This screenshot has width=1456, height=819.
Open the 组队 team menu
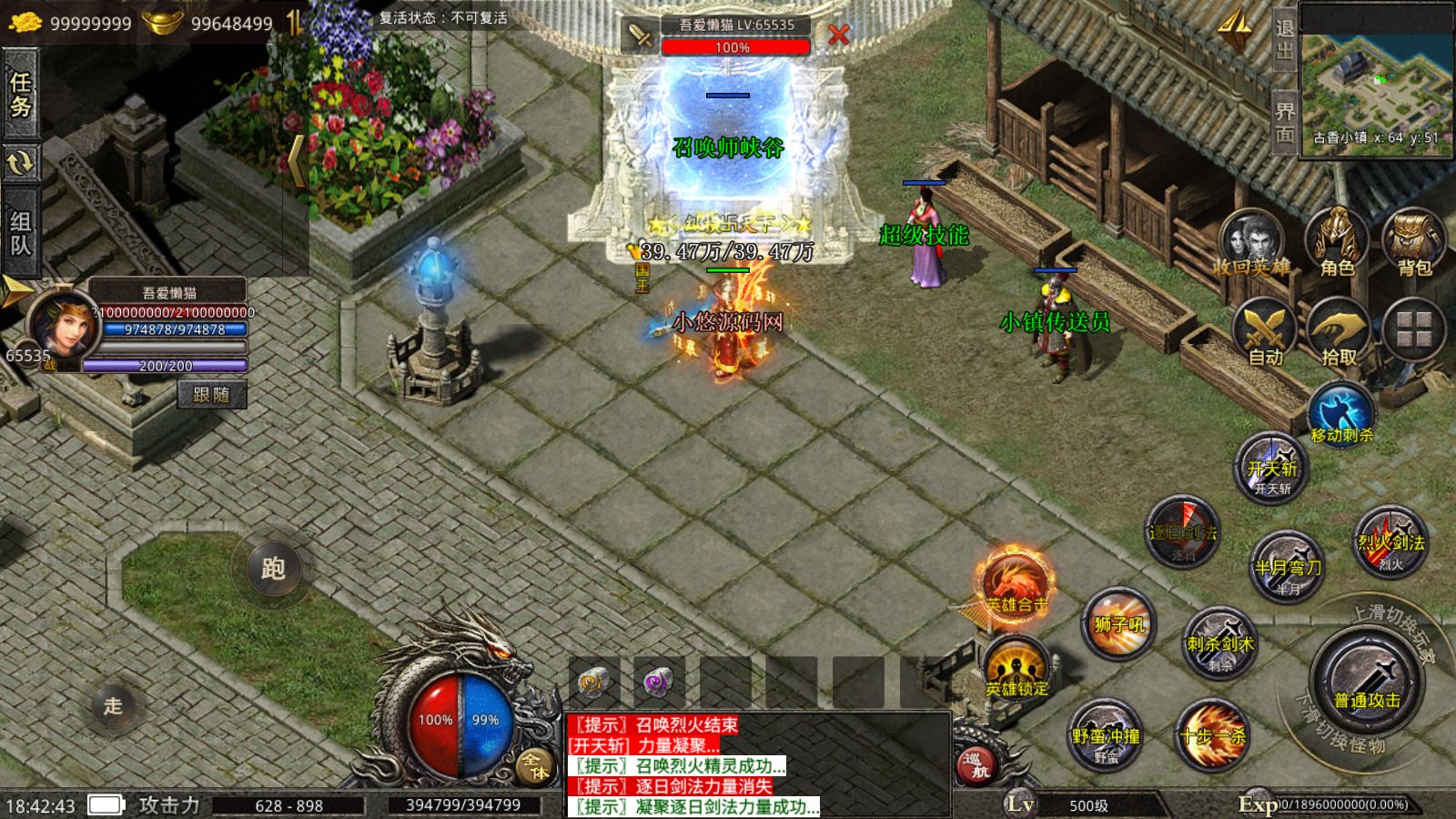point(20,232)
